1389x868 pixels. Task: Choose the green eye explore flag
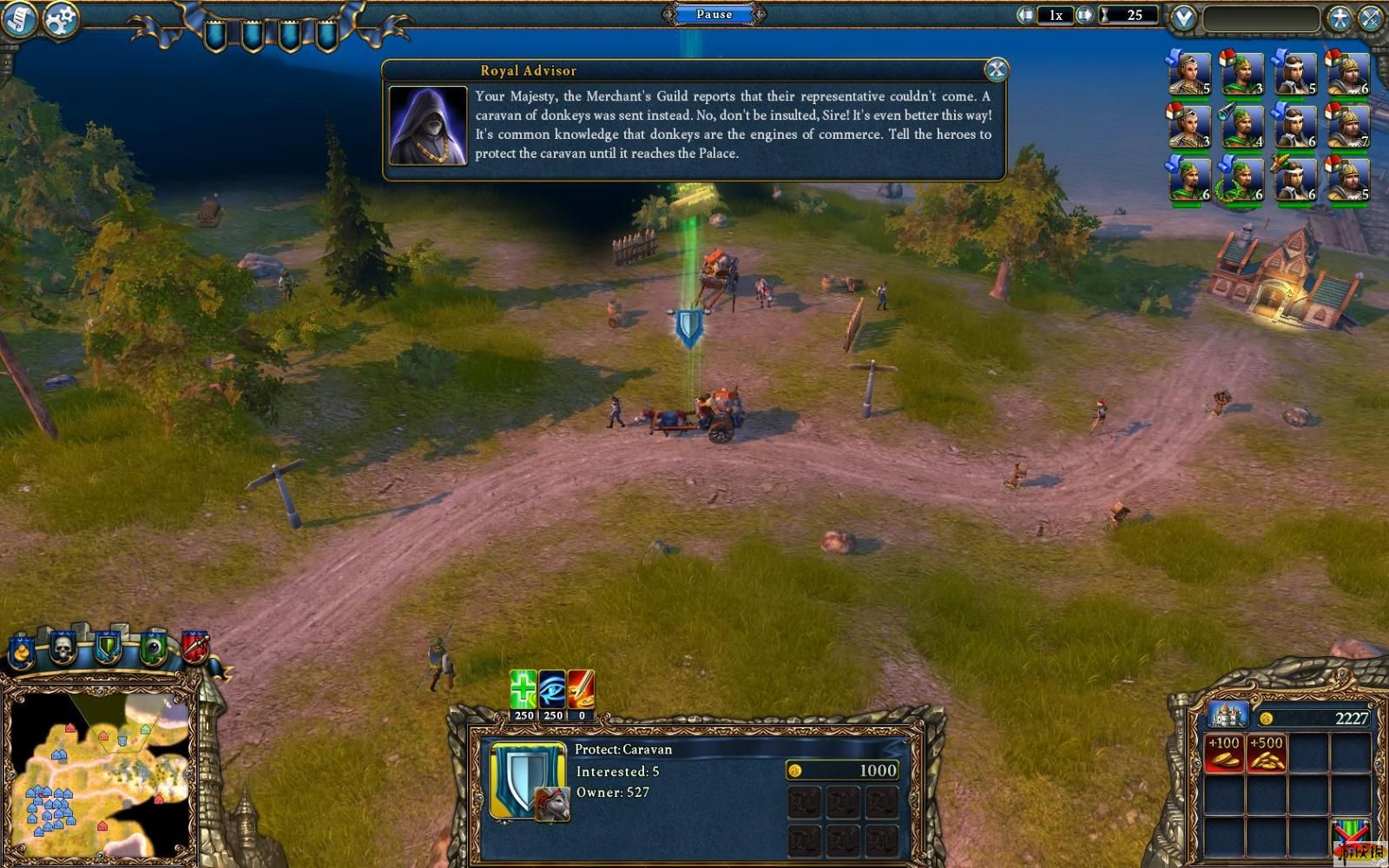point(153,648)
